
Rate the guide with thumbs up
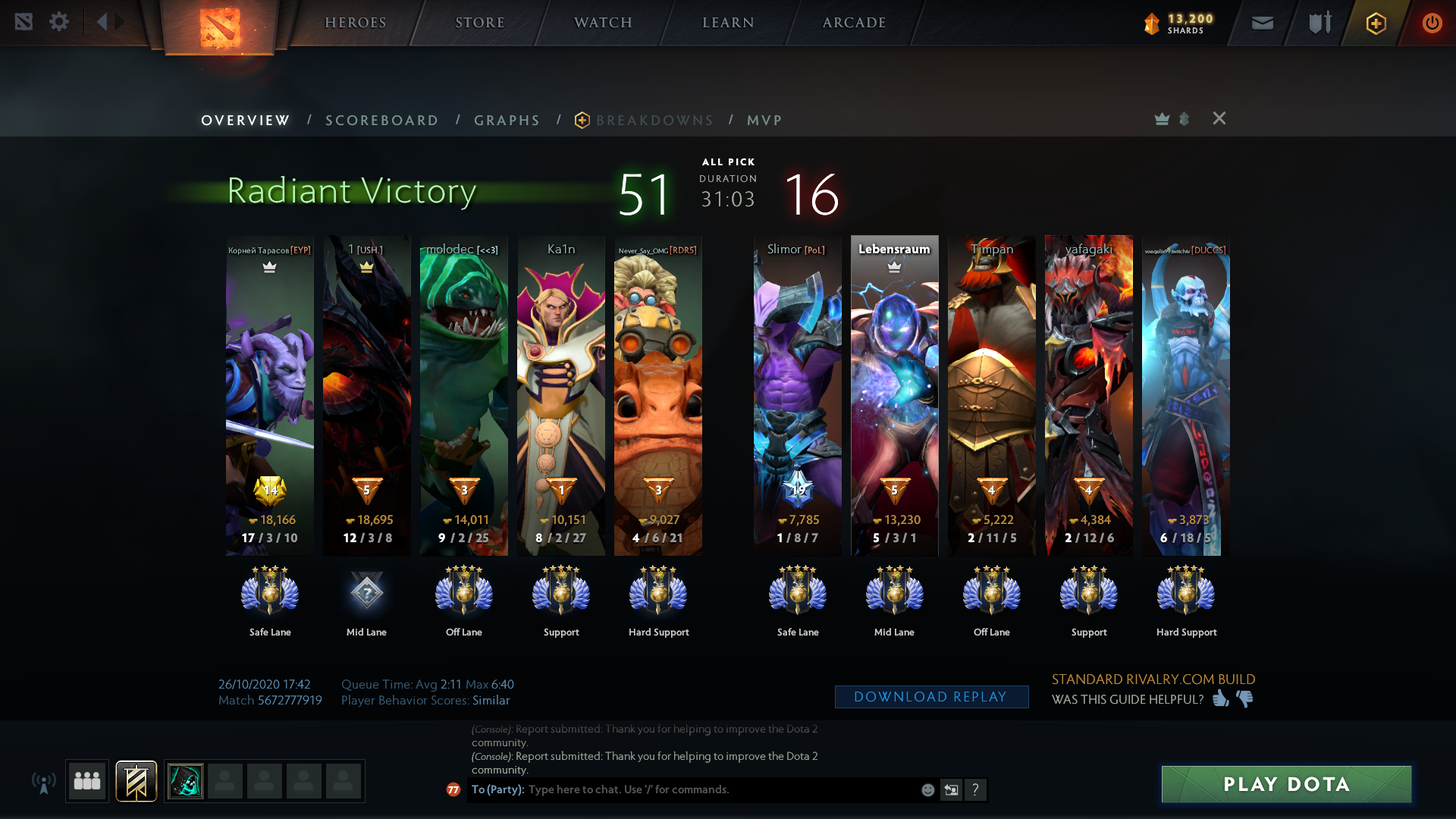[1220, 698]
